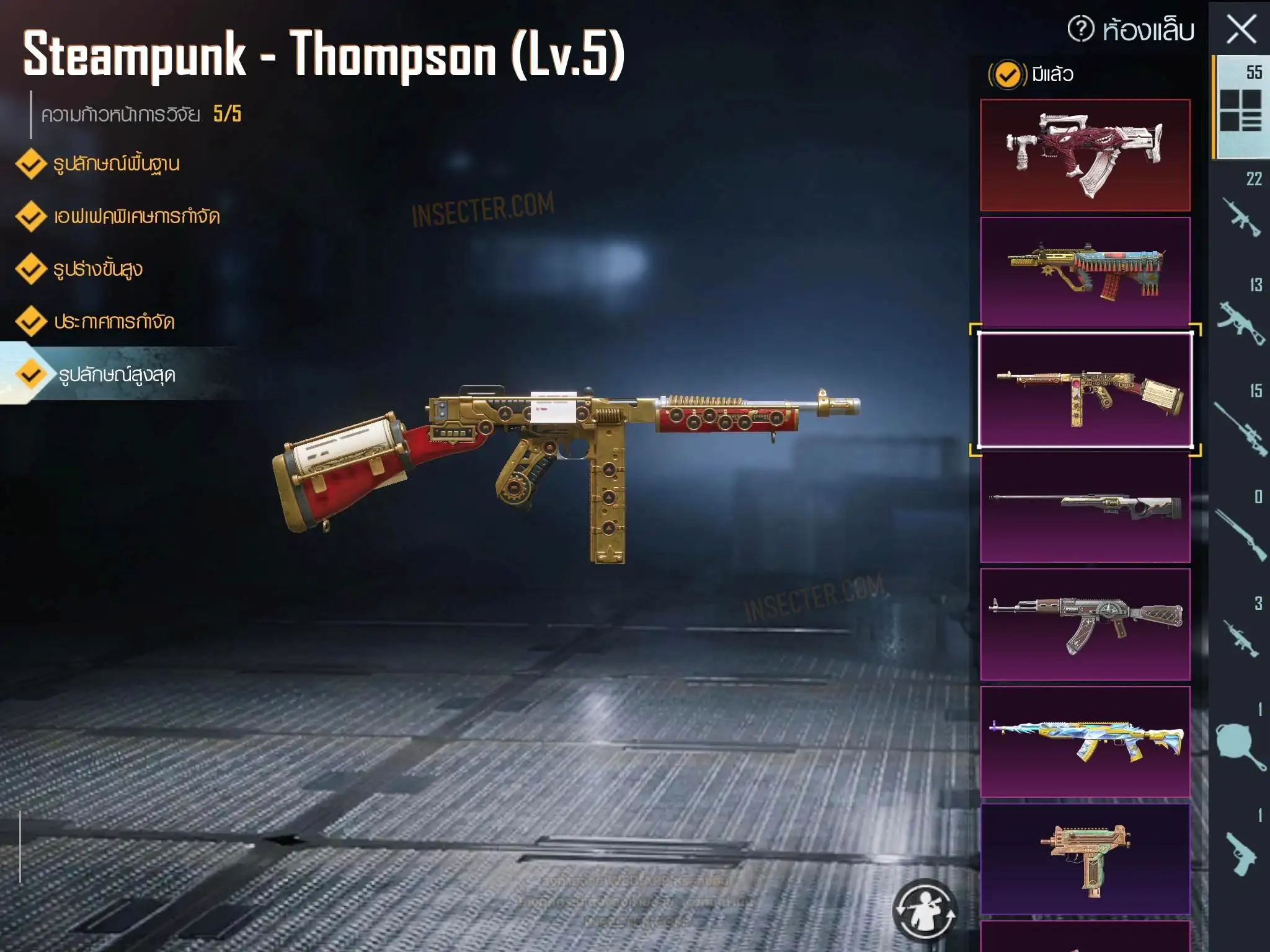Toggle the มีแล้ว owned filter checkbox
The image size is (1270, 952).
click(1008, 75)
